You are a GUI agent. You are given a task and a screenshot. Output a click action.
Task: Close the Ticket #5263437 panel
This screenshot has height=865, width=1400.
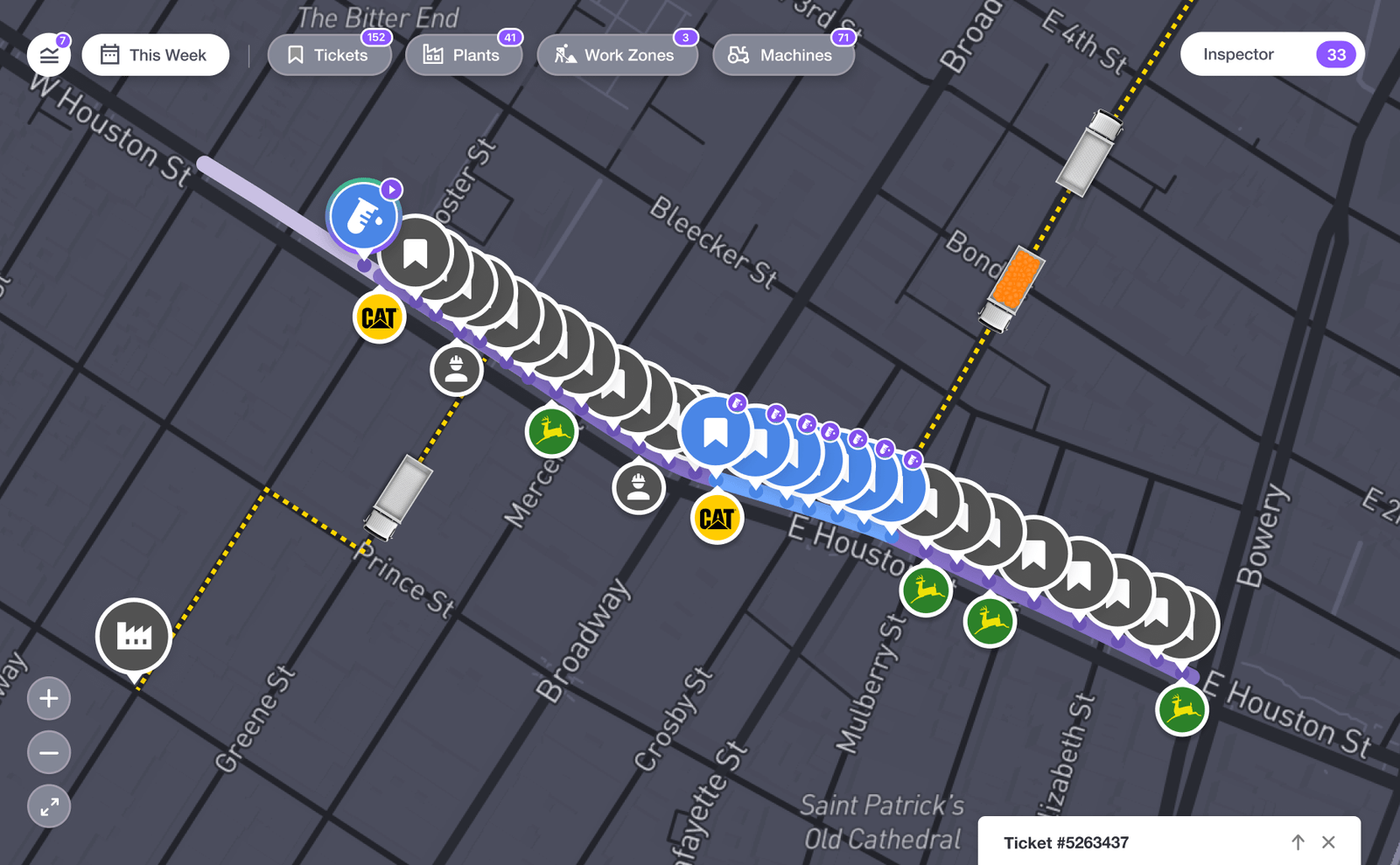point(1328,842)
